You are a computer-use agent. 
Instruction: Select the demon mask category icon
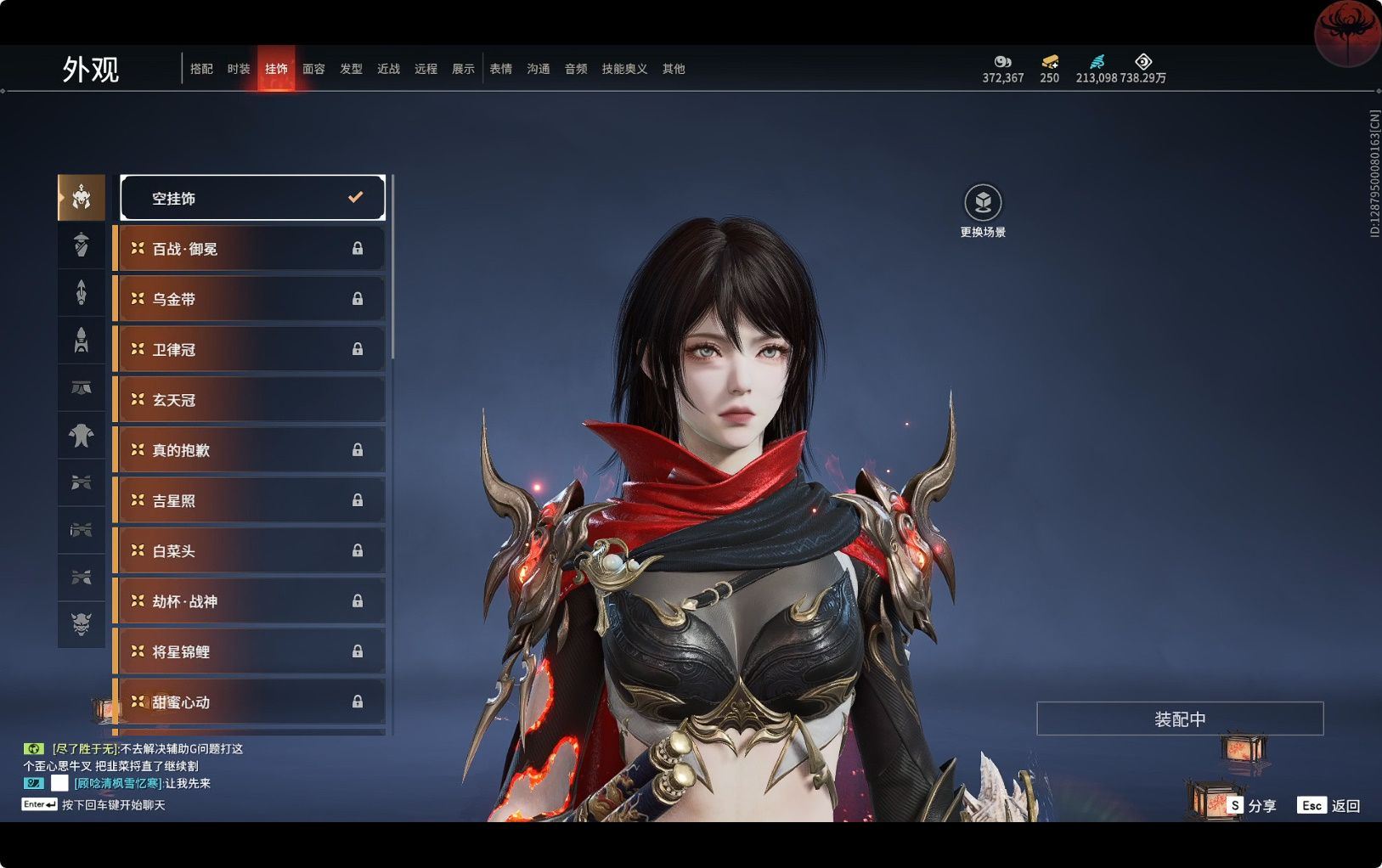82,624
